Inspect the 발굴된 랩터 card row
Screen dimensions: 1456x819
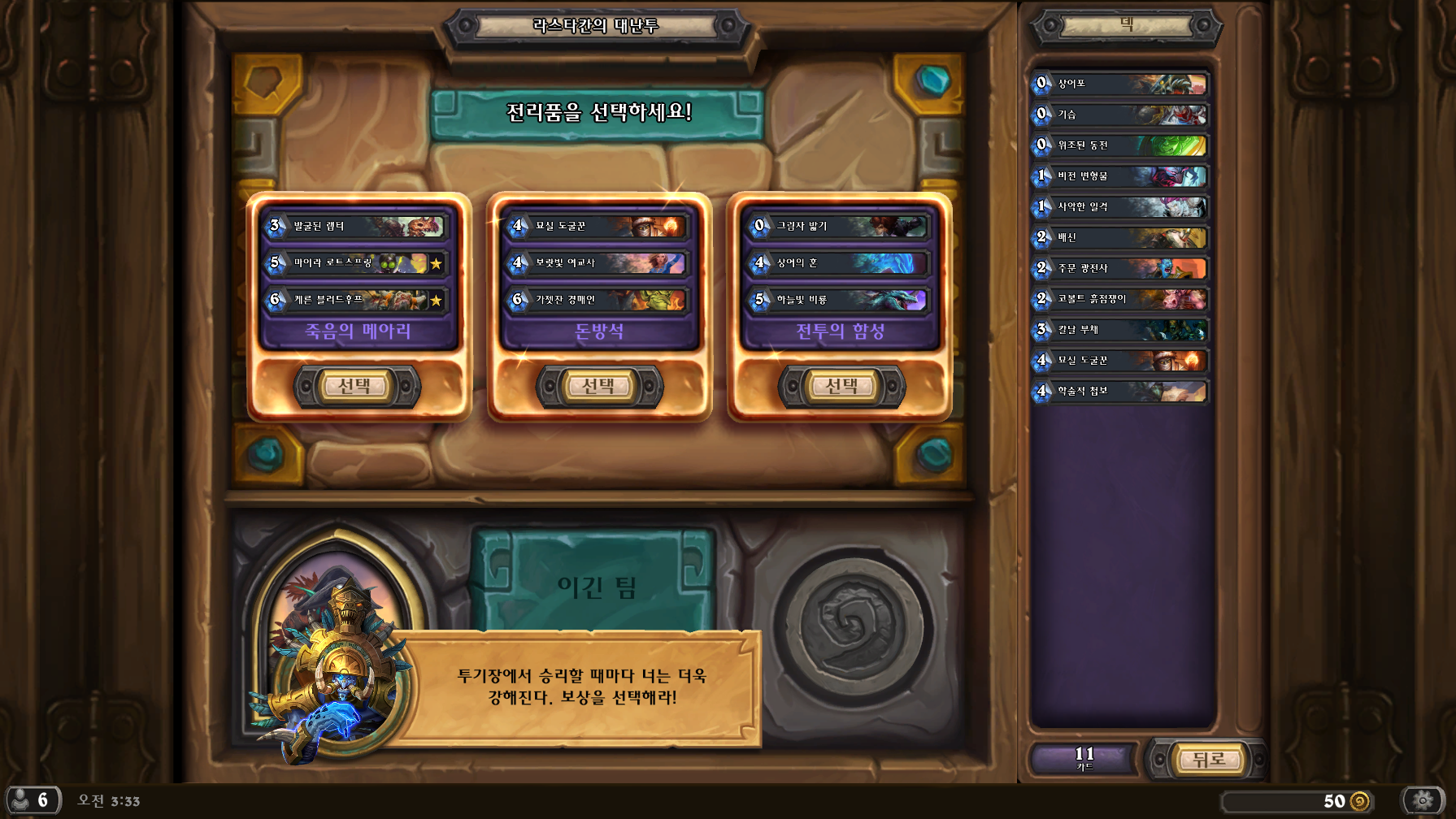[x=357, y=226]
